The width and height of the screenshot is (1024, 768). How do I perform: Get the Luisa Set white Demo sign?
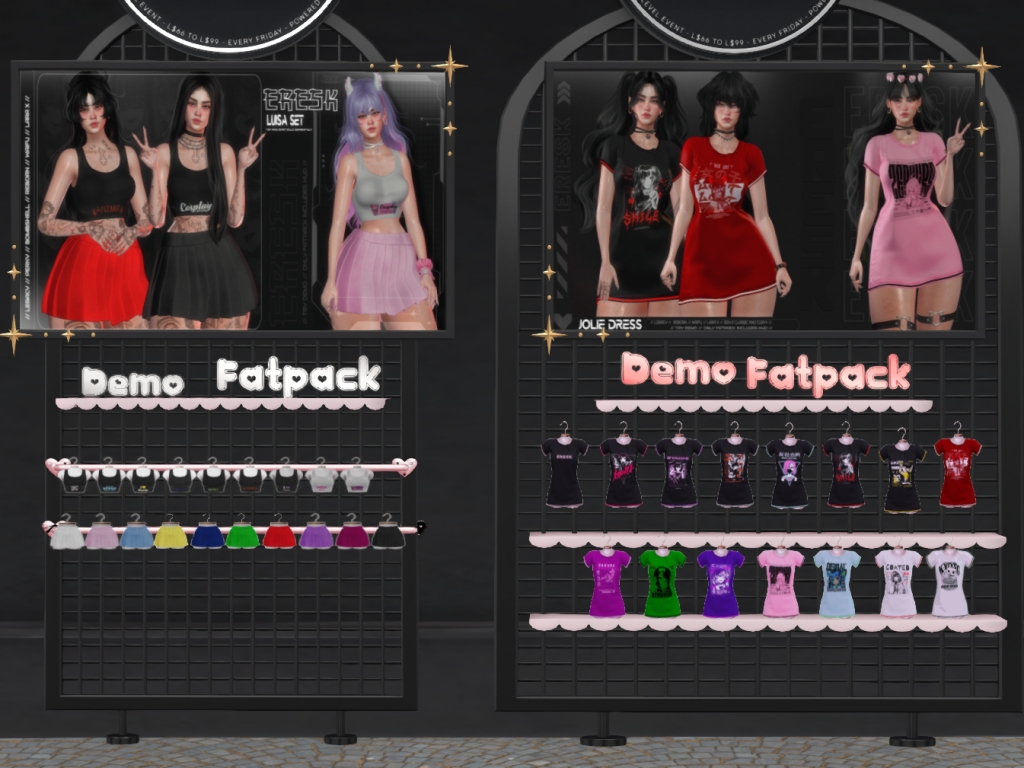pyautogui.click(x=133, y=381)
